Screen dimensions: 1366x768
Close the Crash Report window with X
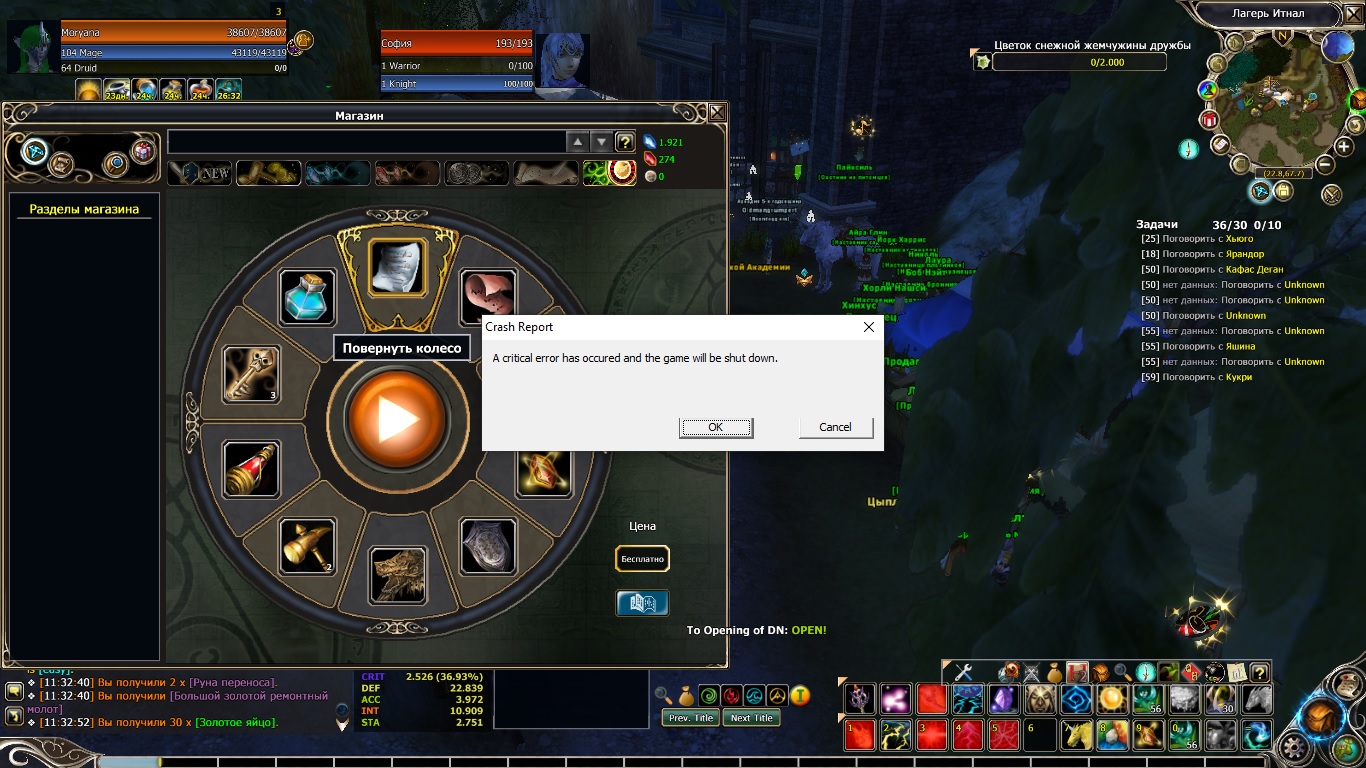coord(868,327)
